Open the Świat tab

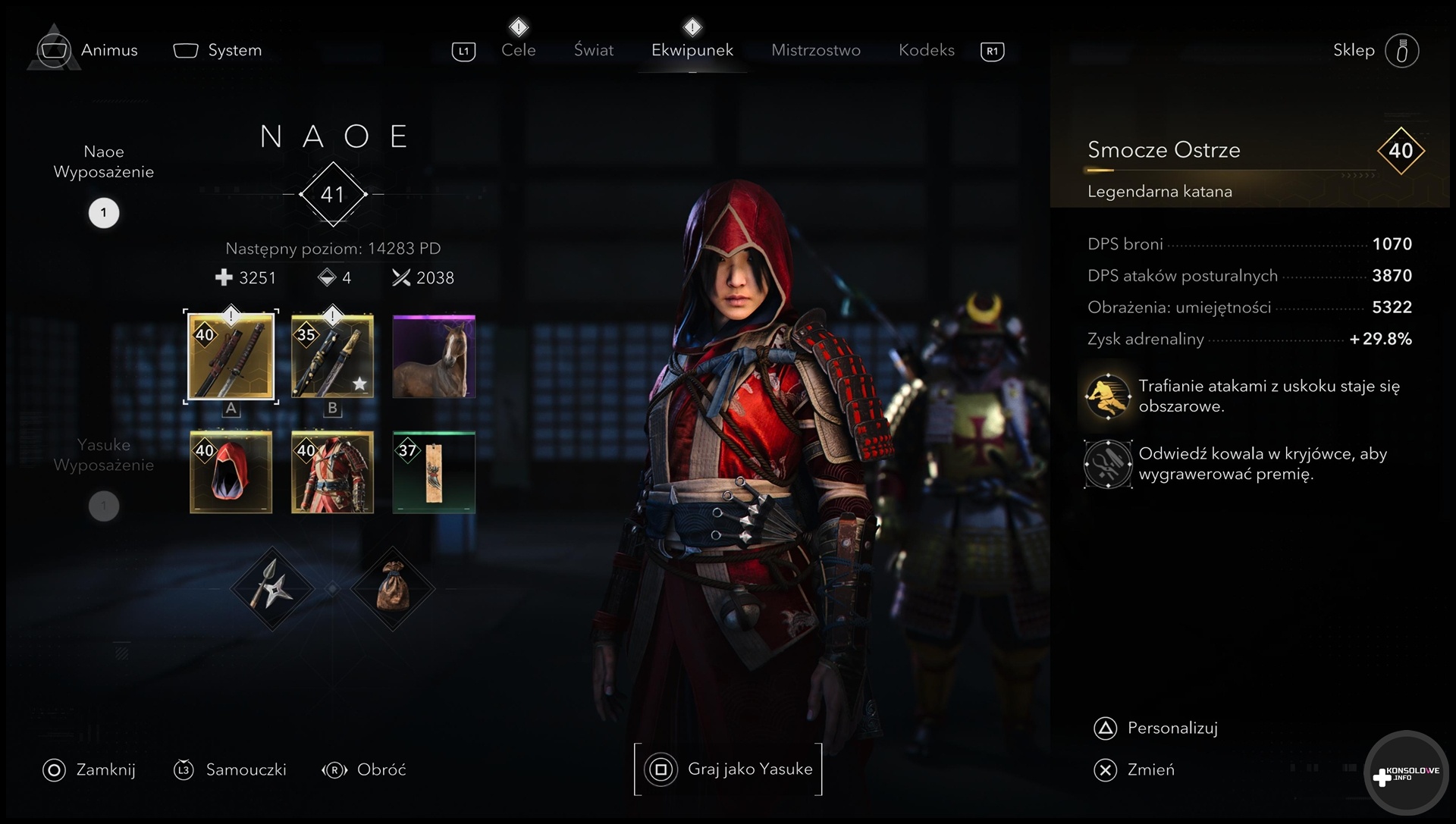coord(593,50)
